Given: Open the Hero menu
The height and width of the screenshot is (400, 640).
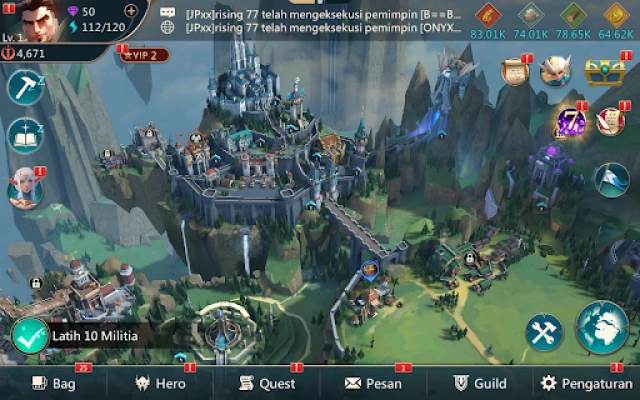Looking at the screenshot, I should 160,383.
